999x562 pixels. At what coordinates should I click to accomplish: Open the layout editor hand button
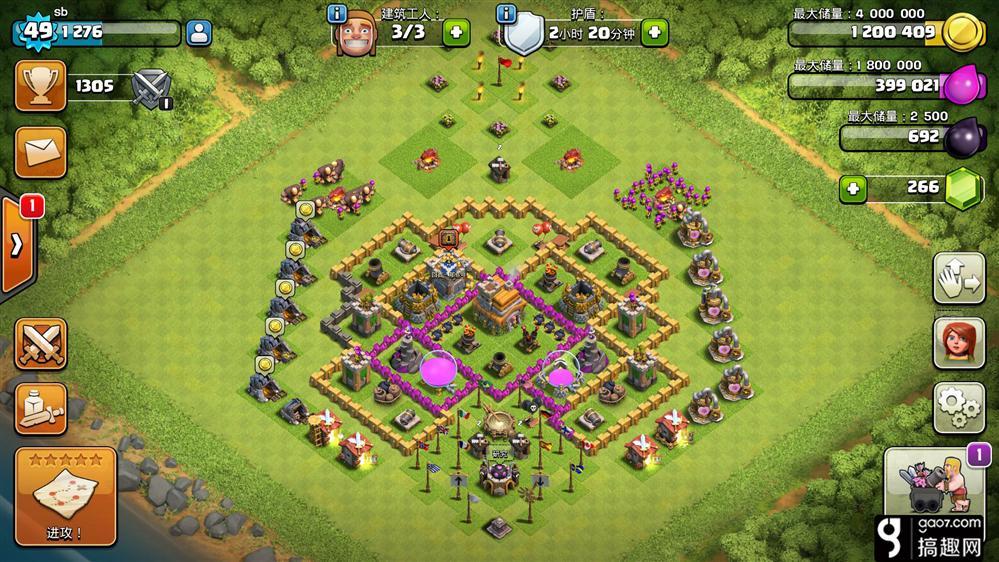959,280
